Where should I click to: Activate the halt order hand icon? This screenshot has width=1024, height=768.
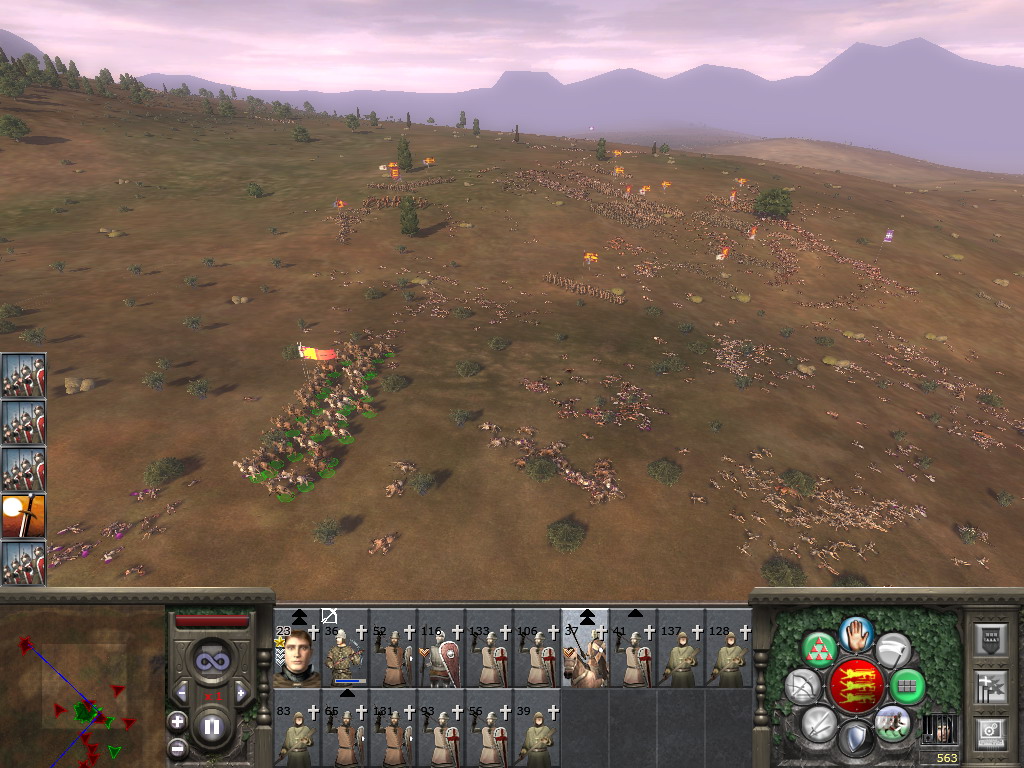tap(857, 633)
